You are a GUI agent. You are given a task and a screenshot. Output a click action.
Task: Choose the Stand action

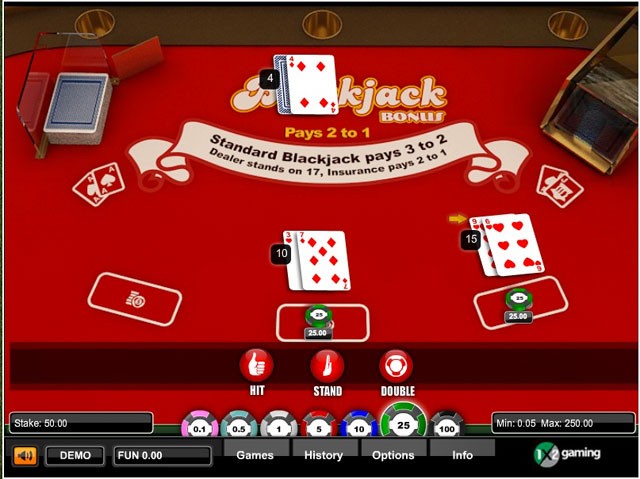tap(327, 365)
